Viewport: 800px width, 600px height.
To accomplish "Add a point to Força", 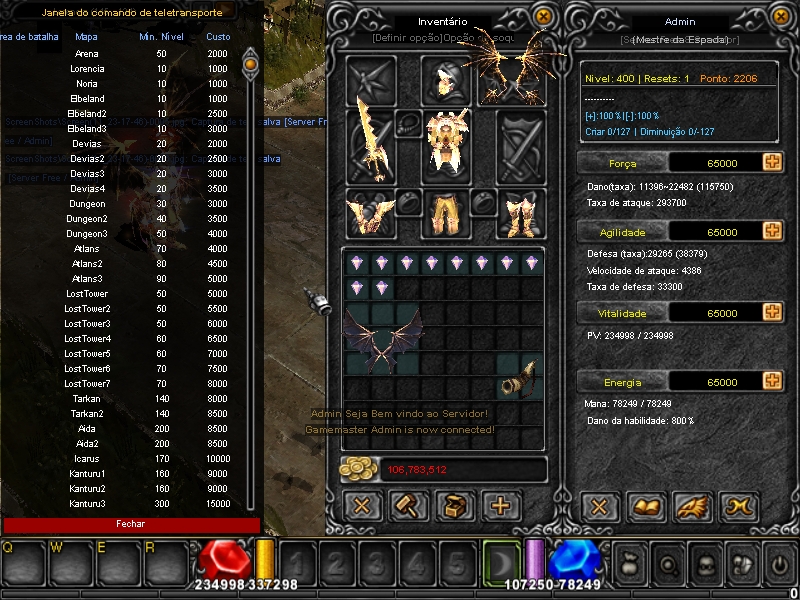I will point(772,163).
